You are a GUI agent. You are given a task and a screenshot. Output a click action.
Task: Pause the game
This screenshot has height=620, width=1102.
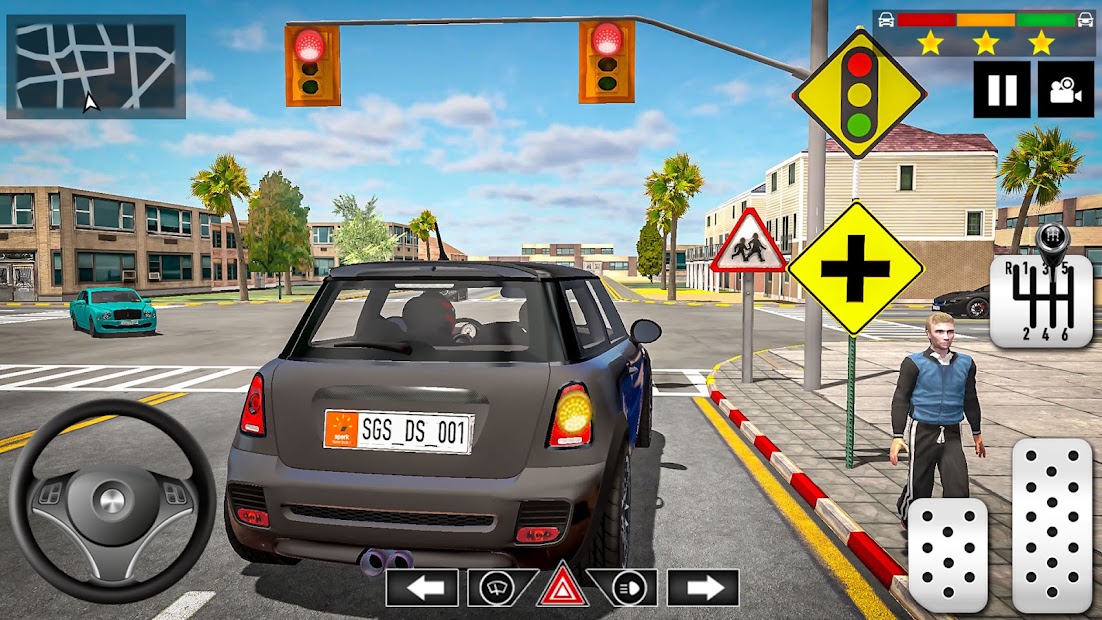[x=1002, y=89]
